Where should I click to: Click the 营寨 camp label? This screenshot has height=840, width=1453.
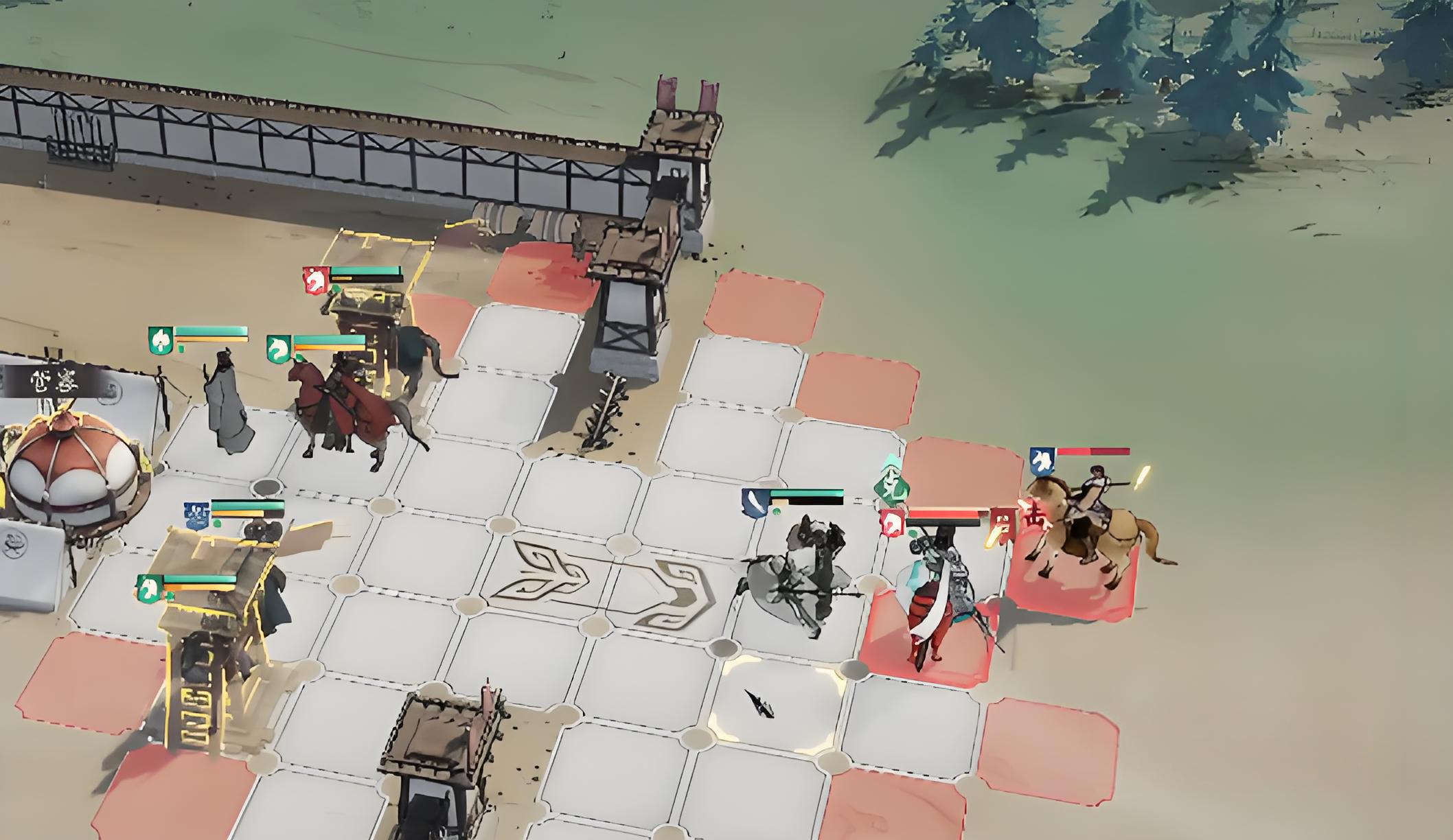(x=55, y=381)
